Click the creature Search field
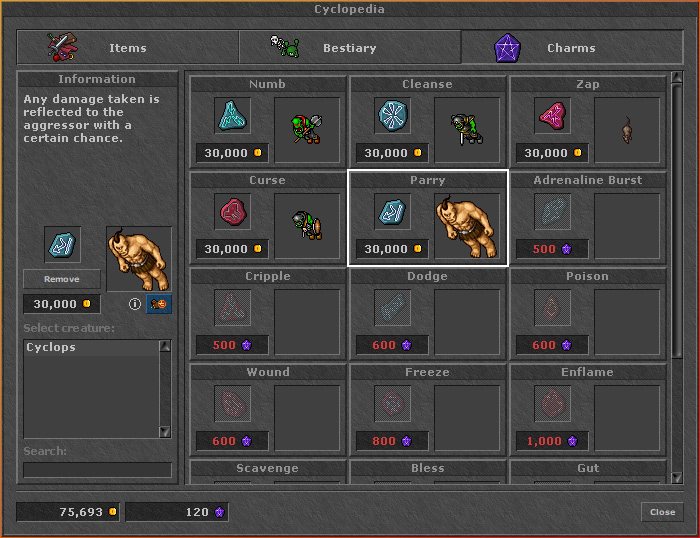 tap(97, 470)
